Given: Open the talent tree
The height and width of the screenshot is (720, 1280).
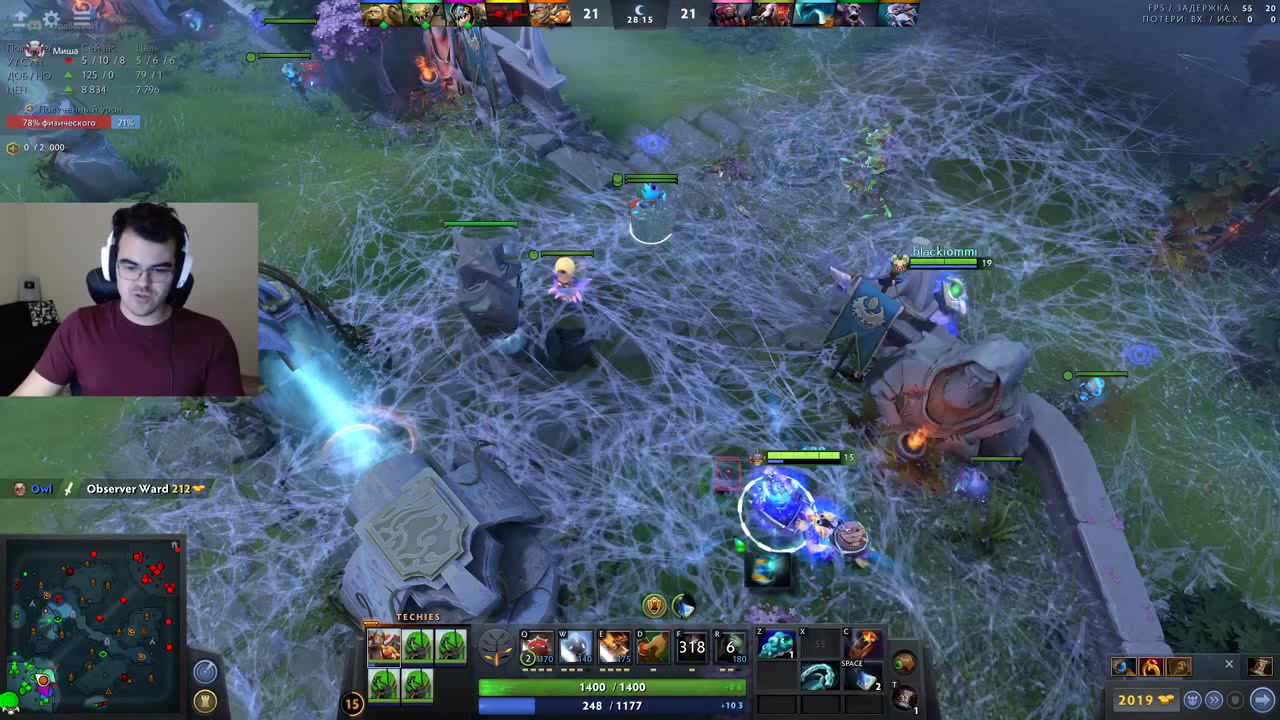Looking at the screenshot, I should (x=495, y=648).
